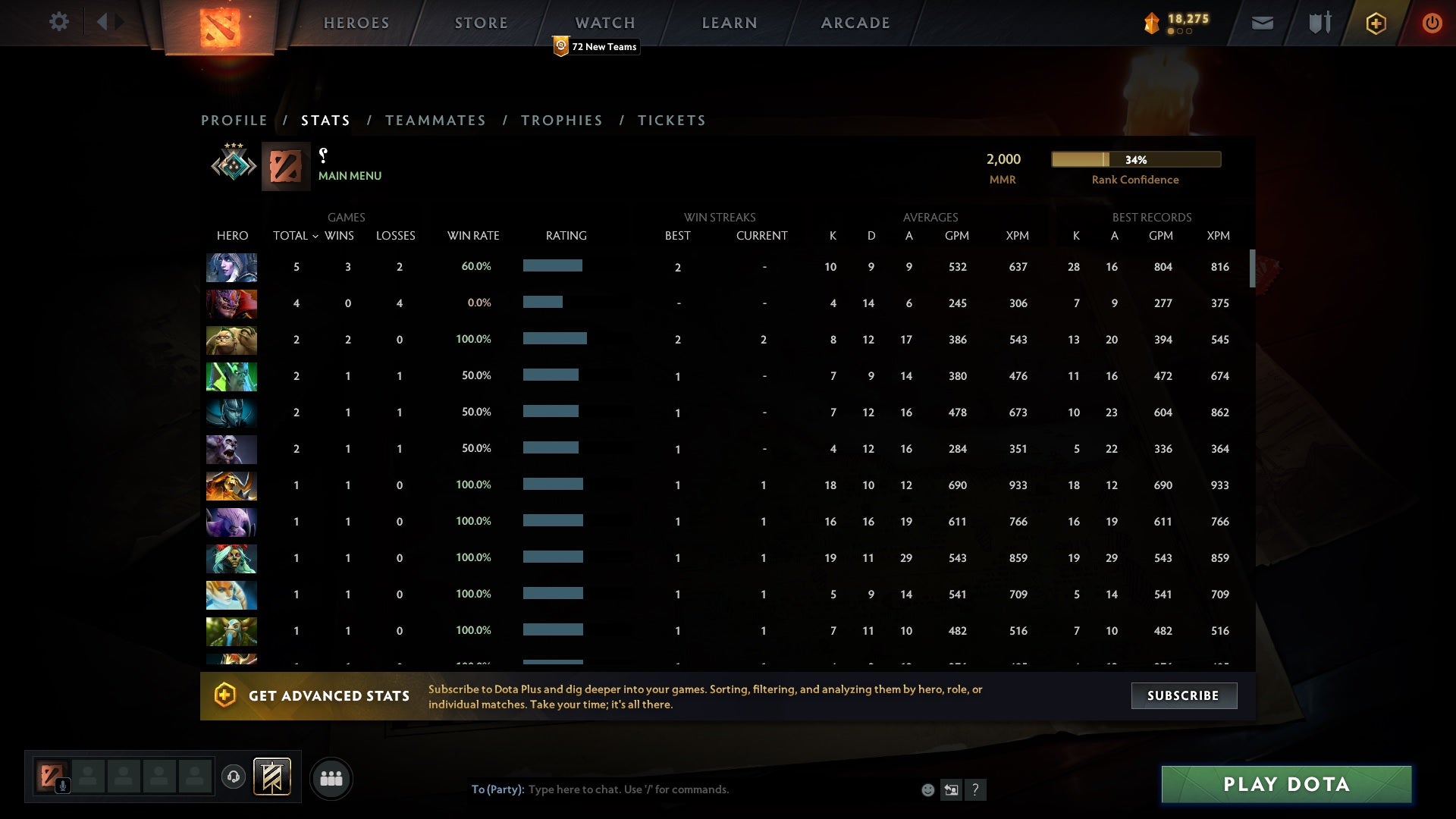Click the Rank Confidence progress bar

[1135, 159]
